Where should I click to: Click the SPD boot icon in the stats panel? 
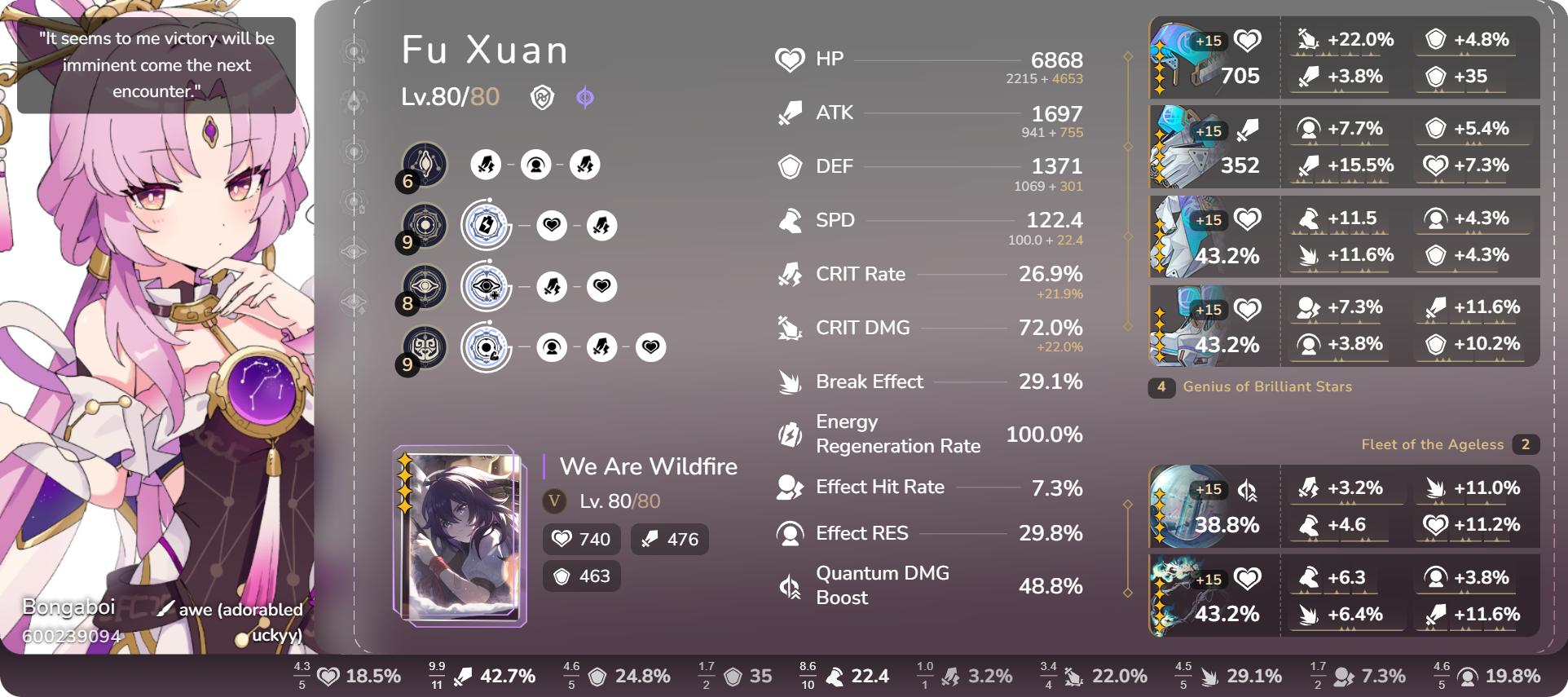(x=789, y=220)
